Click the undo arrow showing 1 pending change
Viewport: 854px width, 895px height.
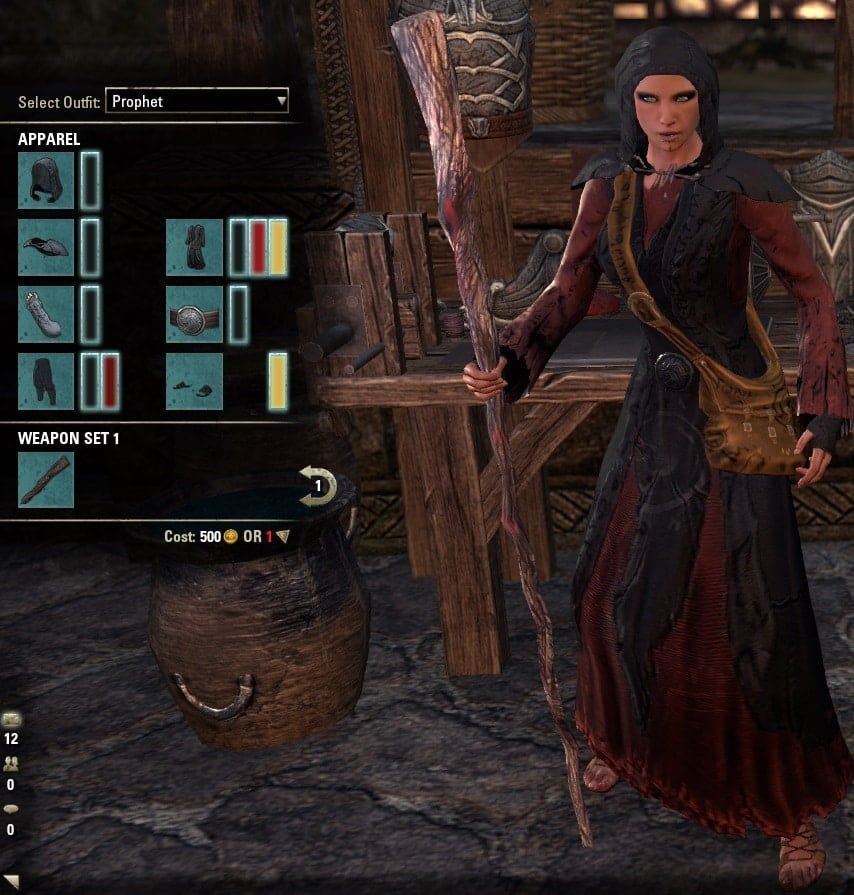click(318, 486)
